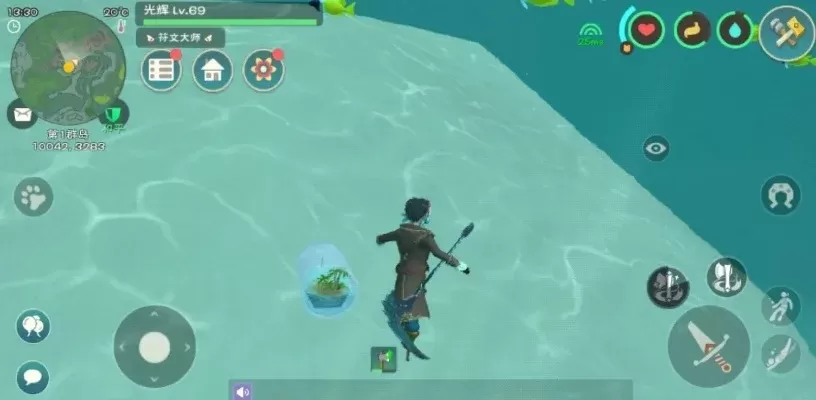This screenshot has width=816, height=400.
Task: Open the paw print pet menu
Action: (34, 196)
